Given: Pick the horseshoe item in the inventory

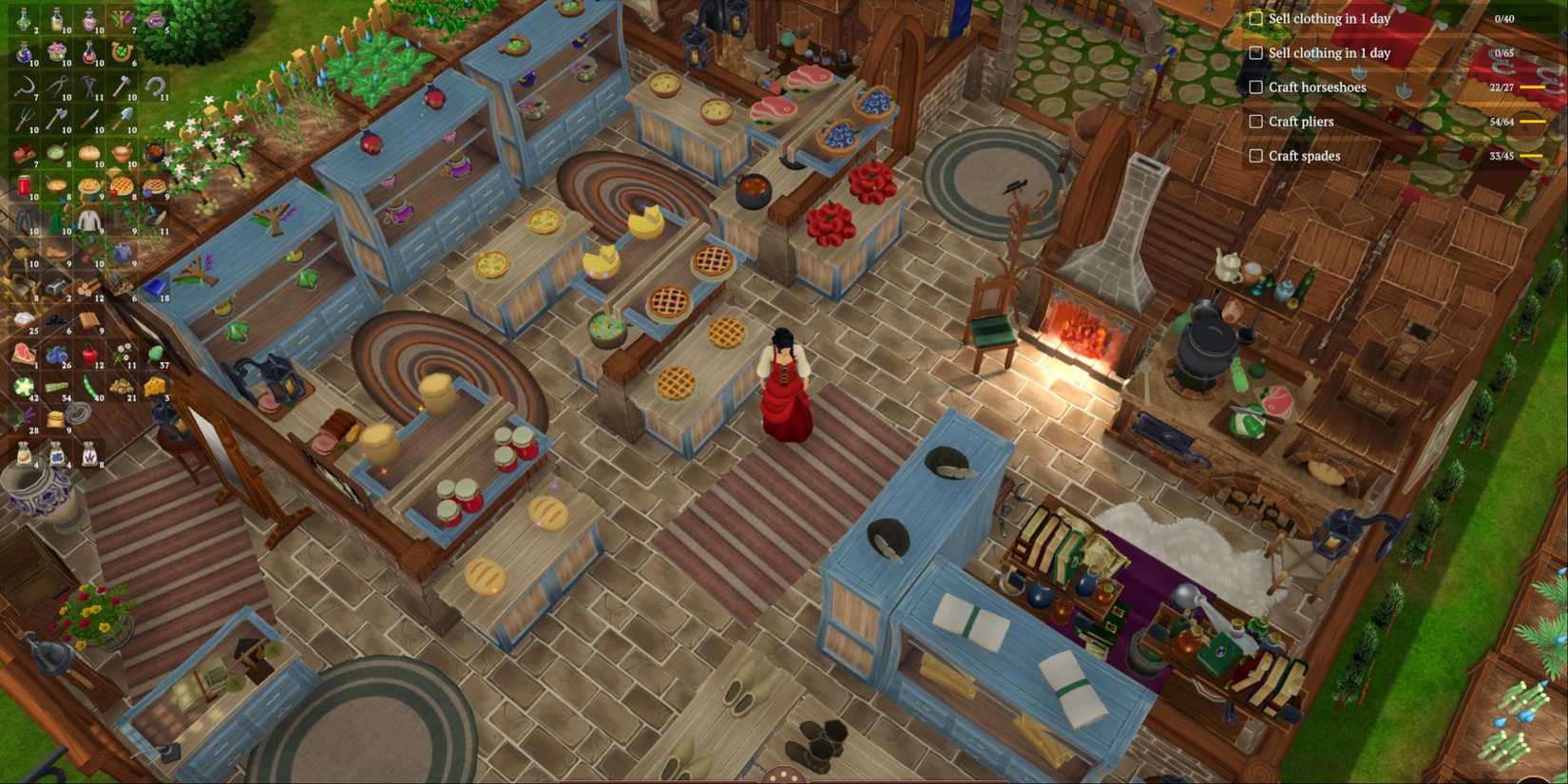Looking at the screenshot, I should point(153,87).
